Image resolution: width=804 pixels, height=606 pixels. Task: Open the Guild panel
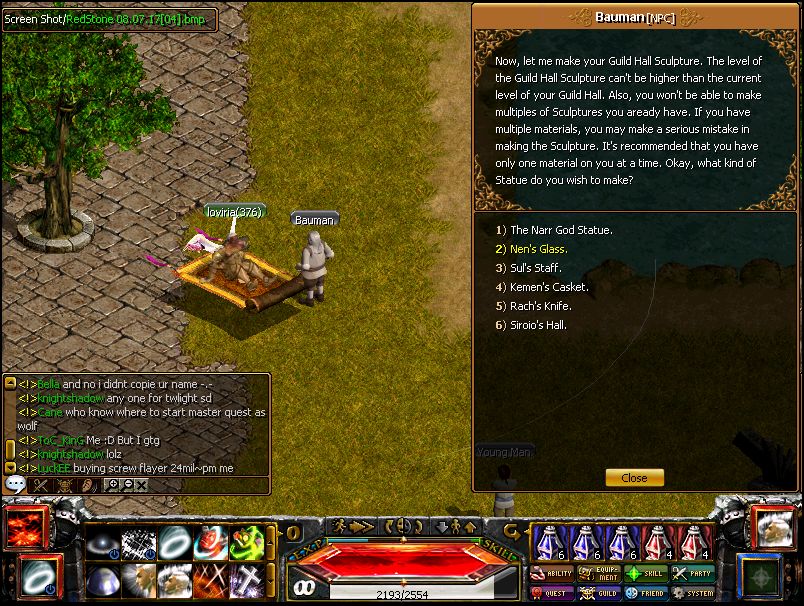point(599,593)
